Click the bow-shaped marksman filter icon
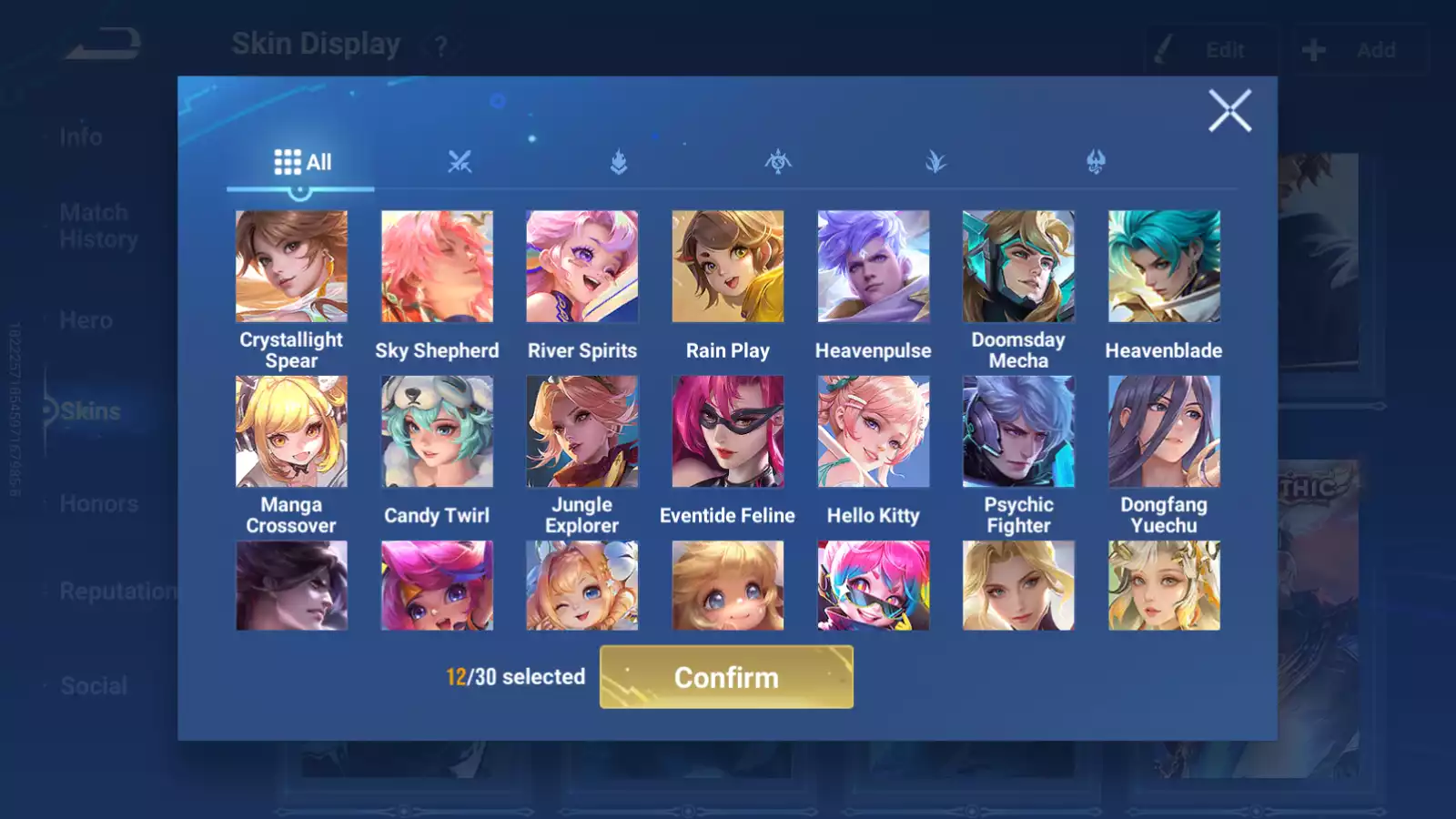This screenshot has height=819, width=1456. [778, 163]
